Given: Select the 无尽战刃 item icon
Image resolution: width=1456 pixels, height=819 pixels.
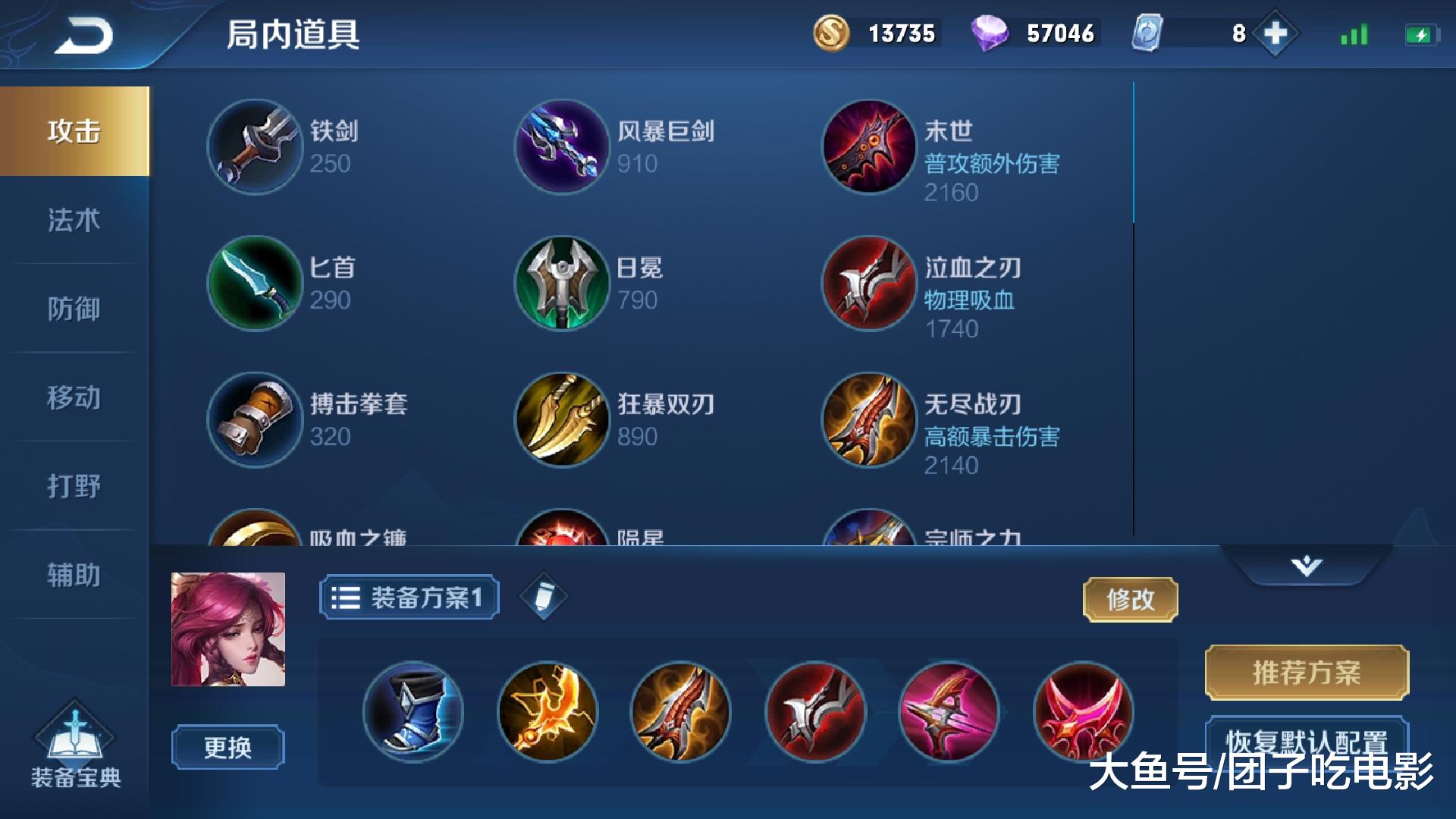Looking at the screenshot, I should tap(868, 420).
